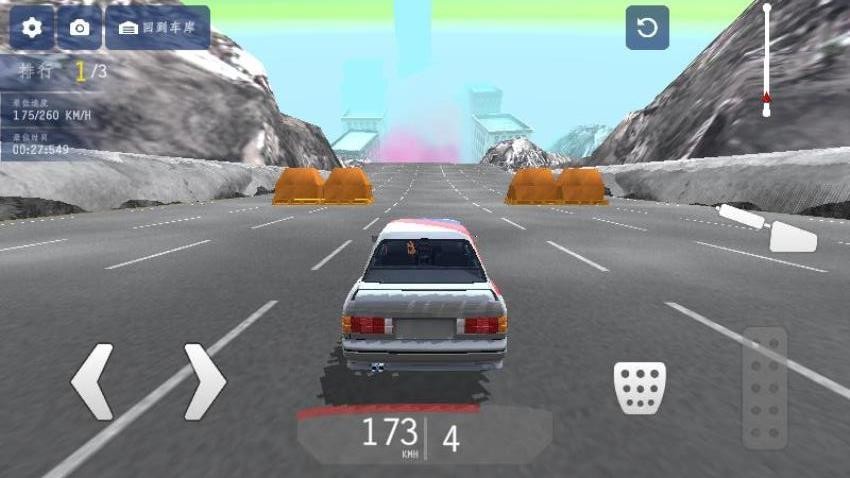Steer right with the right arrow
The height and width of the screenshot is (478, 850).
tap(204, 381)
